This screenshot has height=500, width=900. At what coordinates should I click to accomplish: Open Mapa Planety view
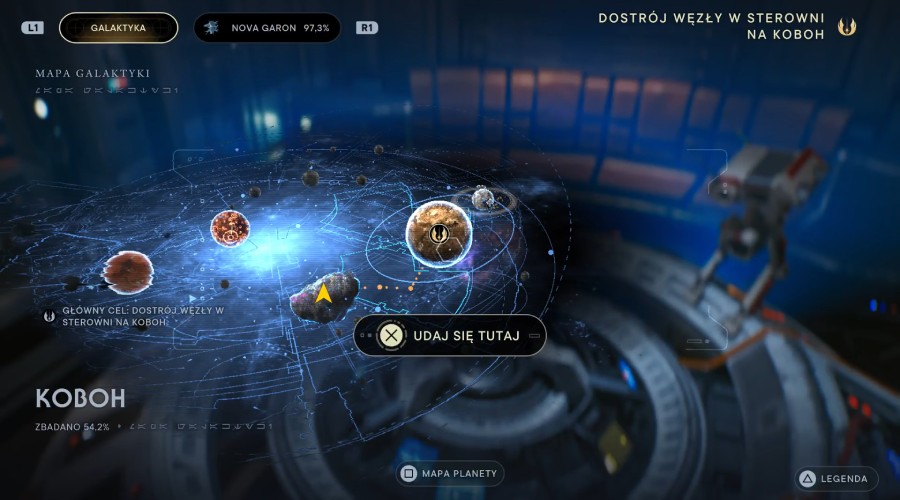click(449, 473)
